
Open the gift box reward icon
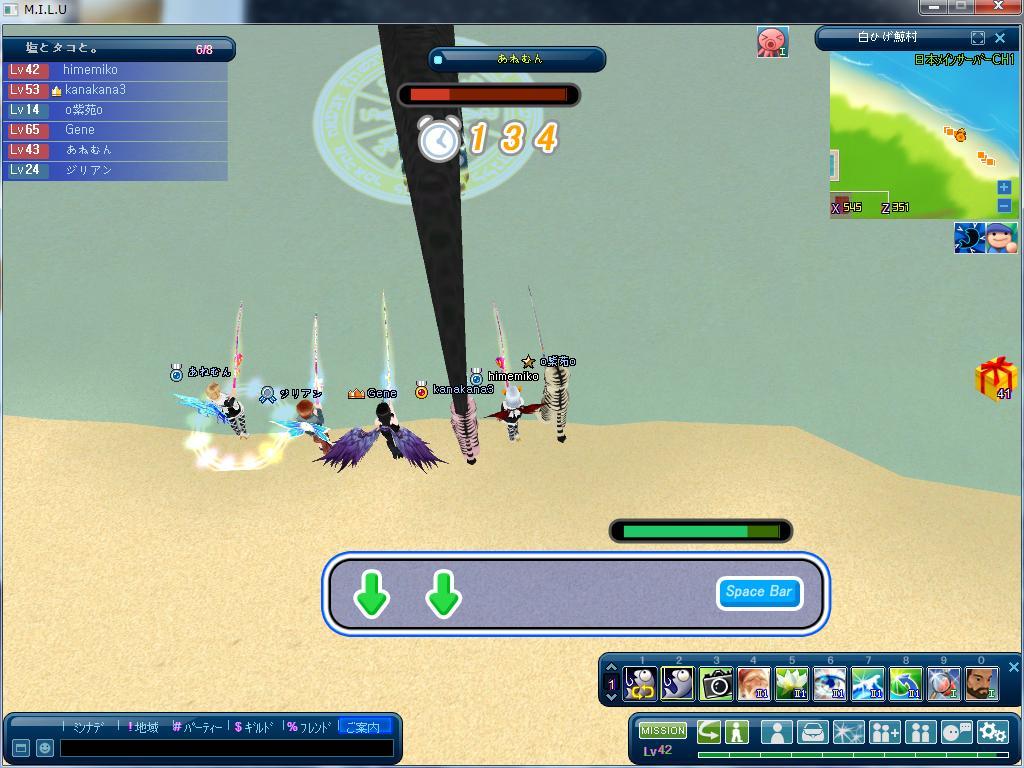point(995,378)
